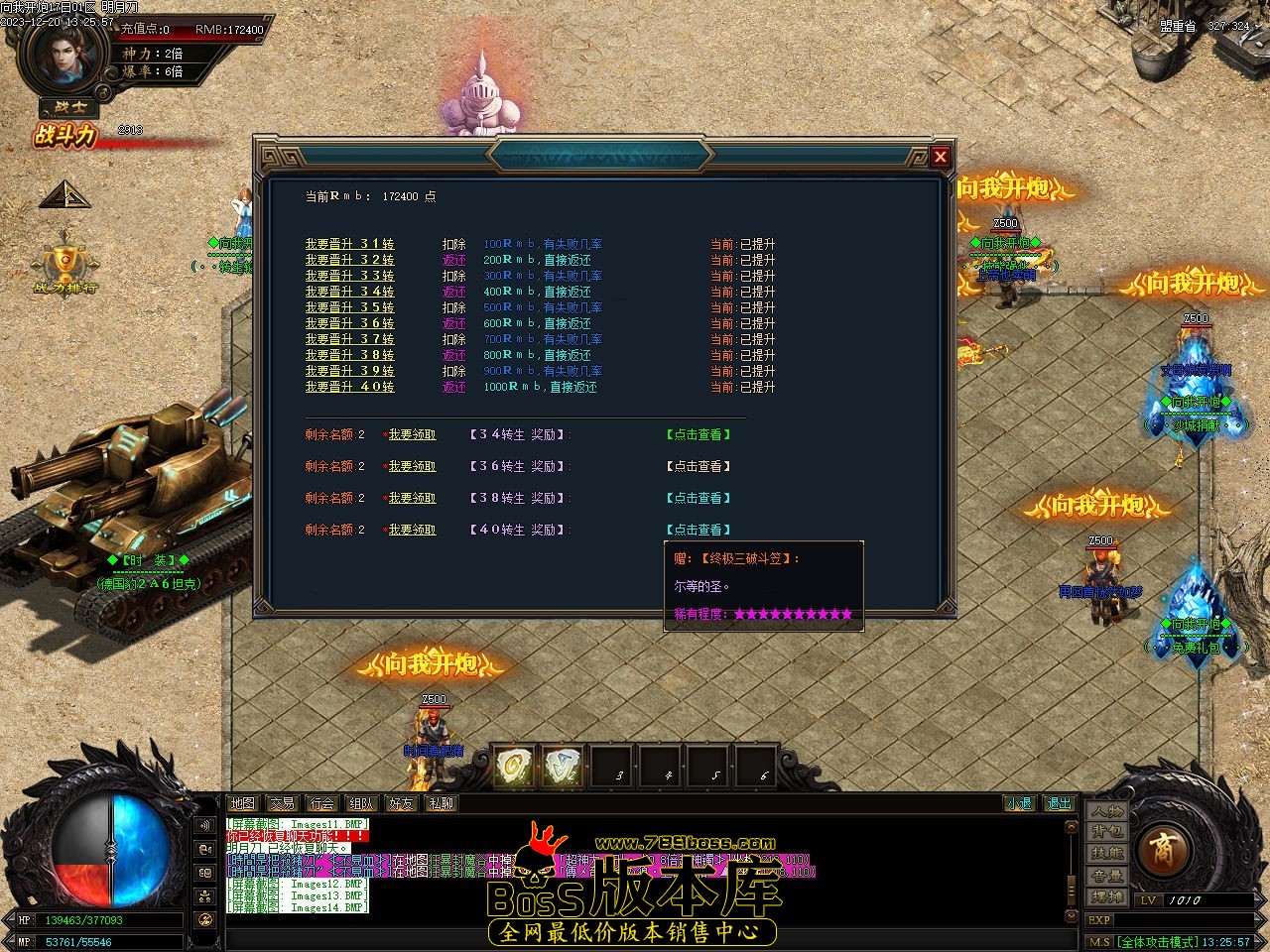The height and width of the screenshot is (952, 1270).
Task: Open the 私聊 private chat tab
Action: click(441, 803)
